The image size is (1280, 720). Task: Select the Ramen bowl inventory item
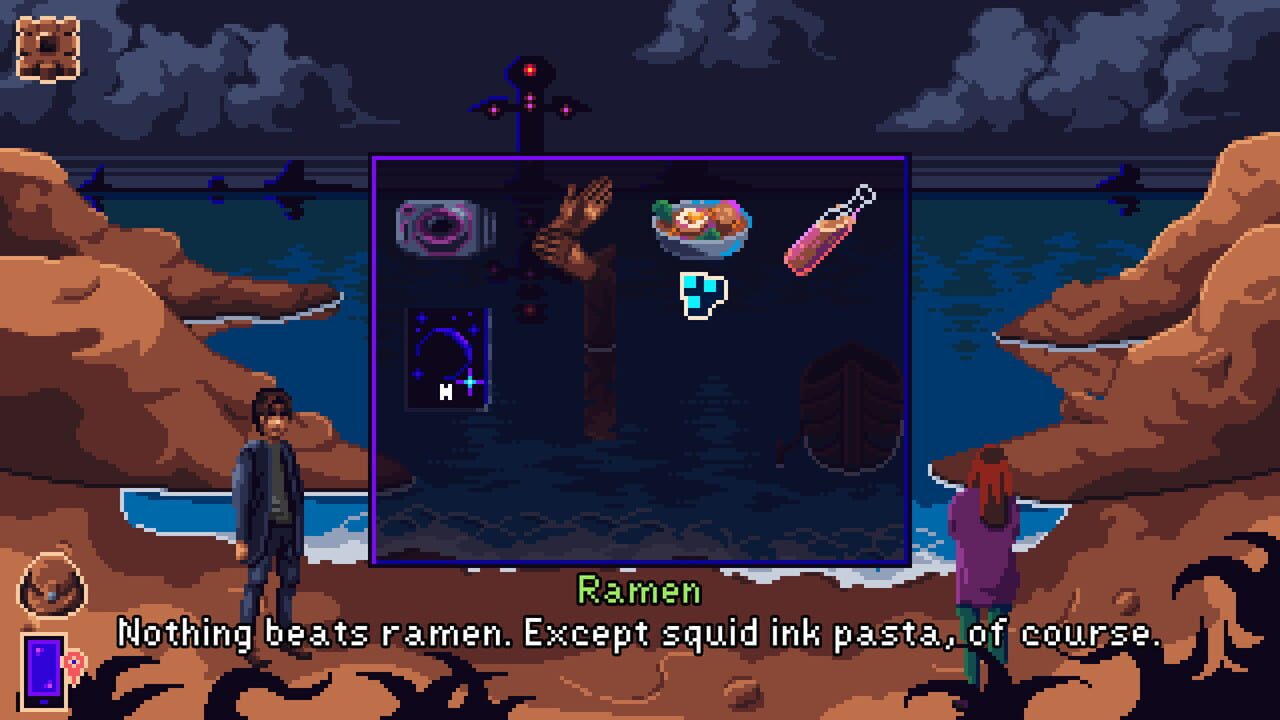tap(698, 228)
